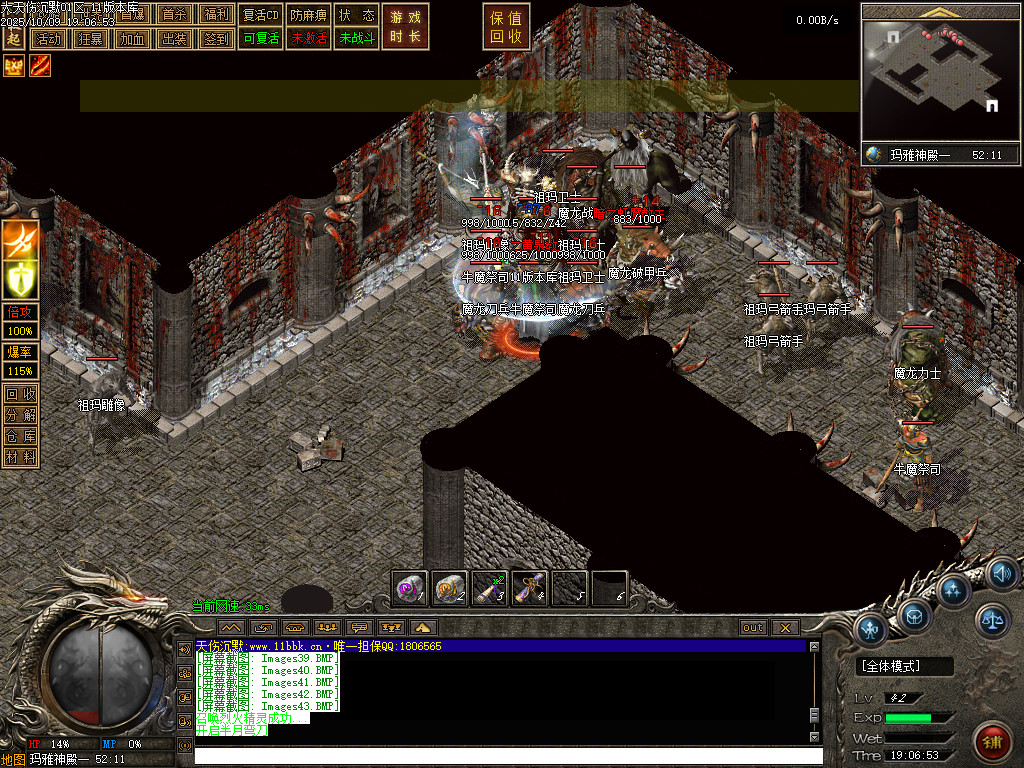Open the 出装 equipment button
Viewport: 1024px width, 768px height.
tap(173, 39)
